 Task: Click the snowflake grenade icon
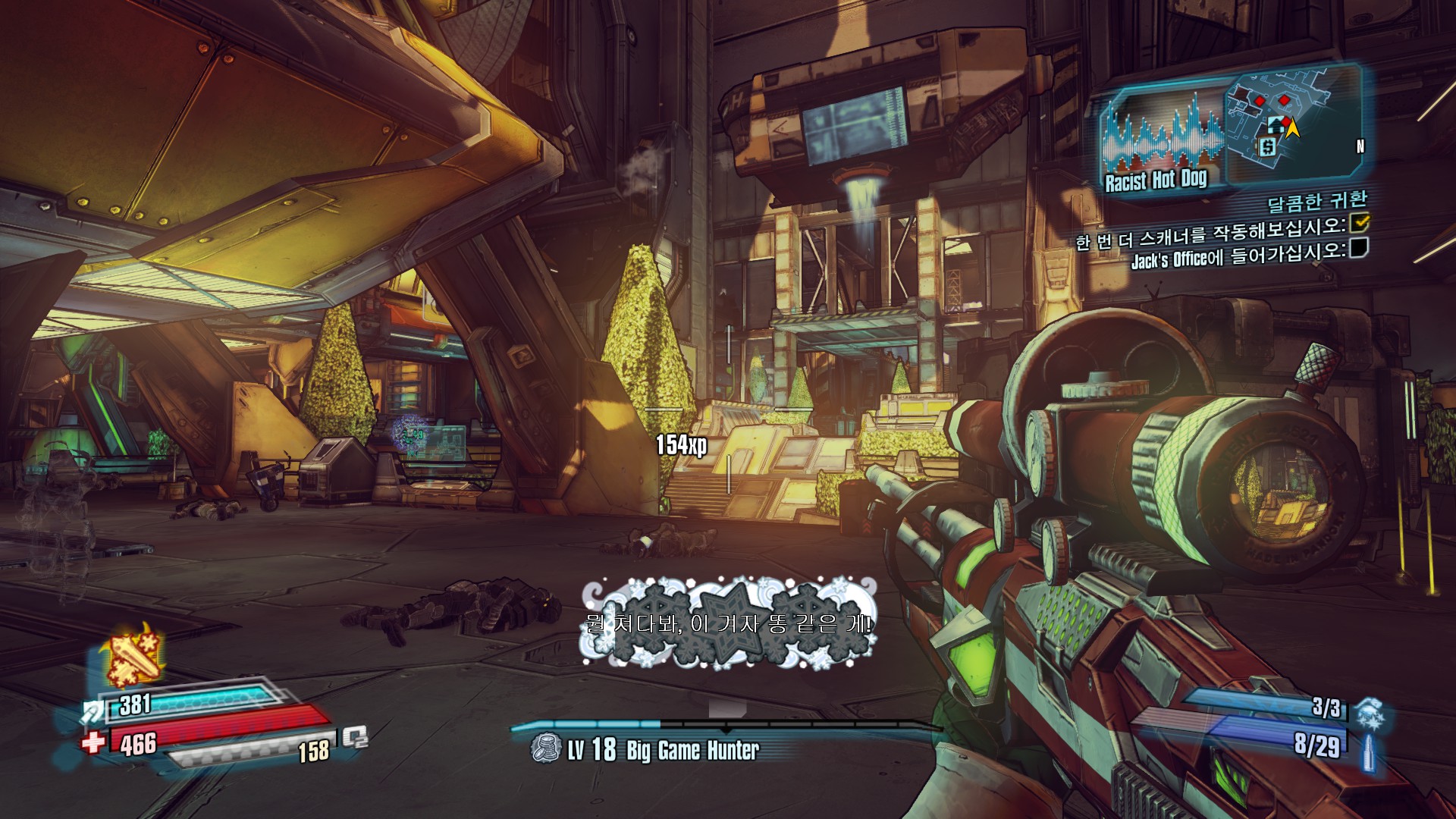1370,714
